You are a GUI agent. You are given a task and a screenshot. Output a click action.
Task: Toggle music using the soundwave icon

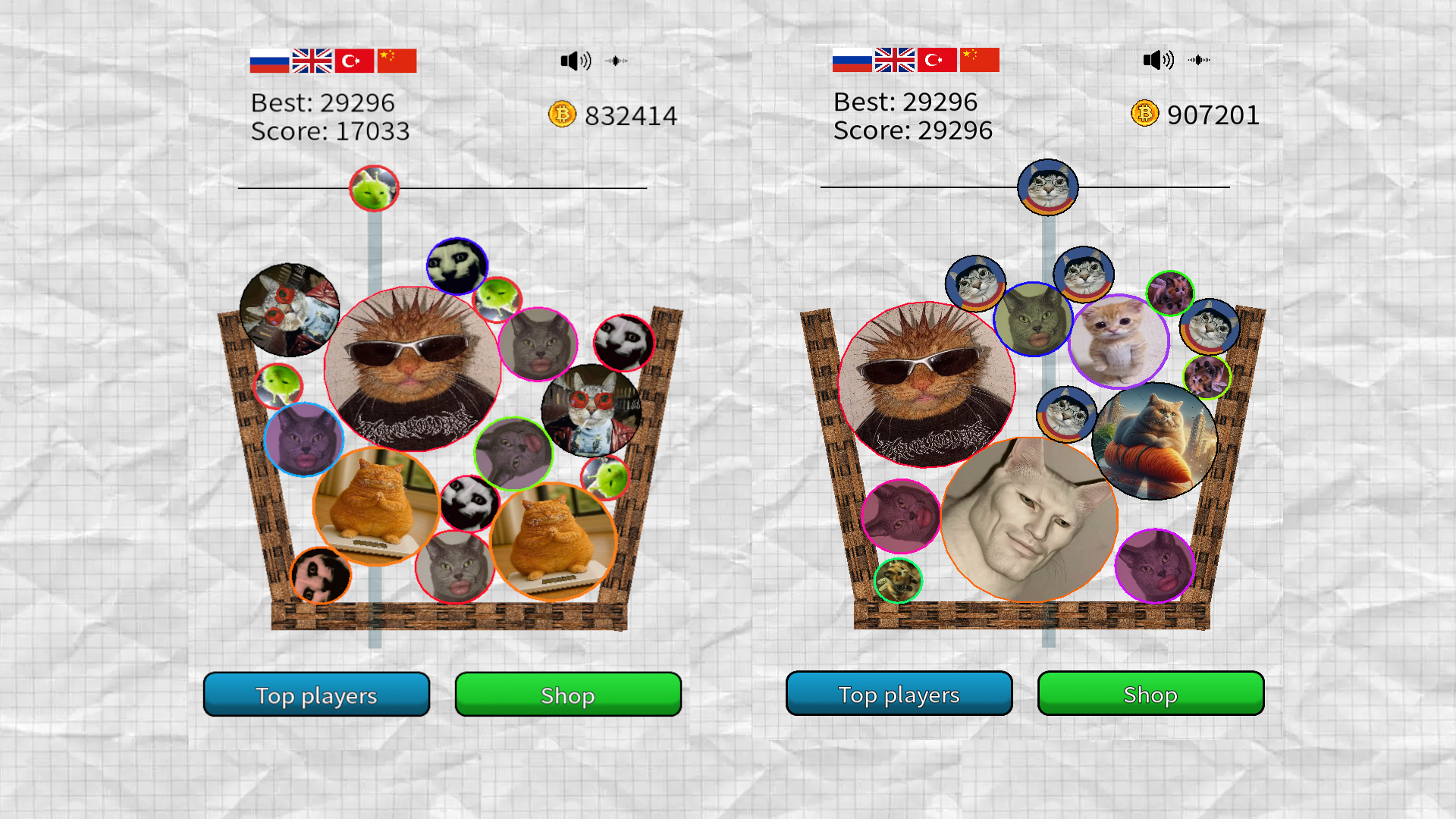pyautogui.click(x=617, y=61)
